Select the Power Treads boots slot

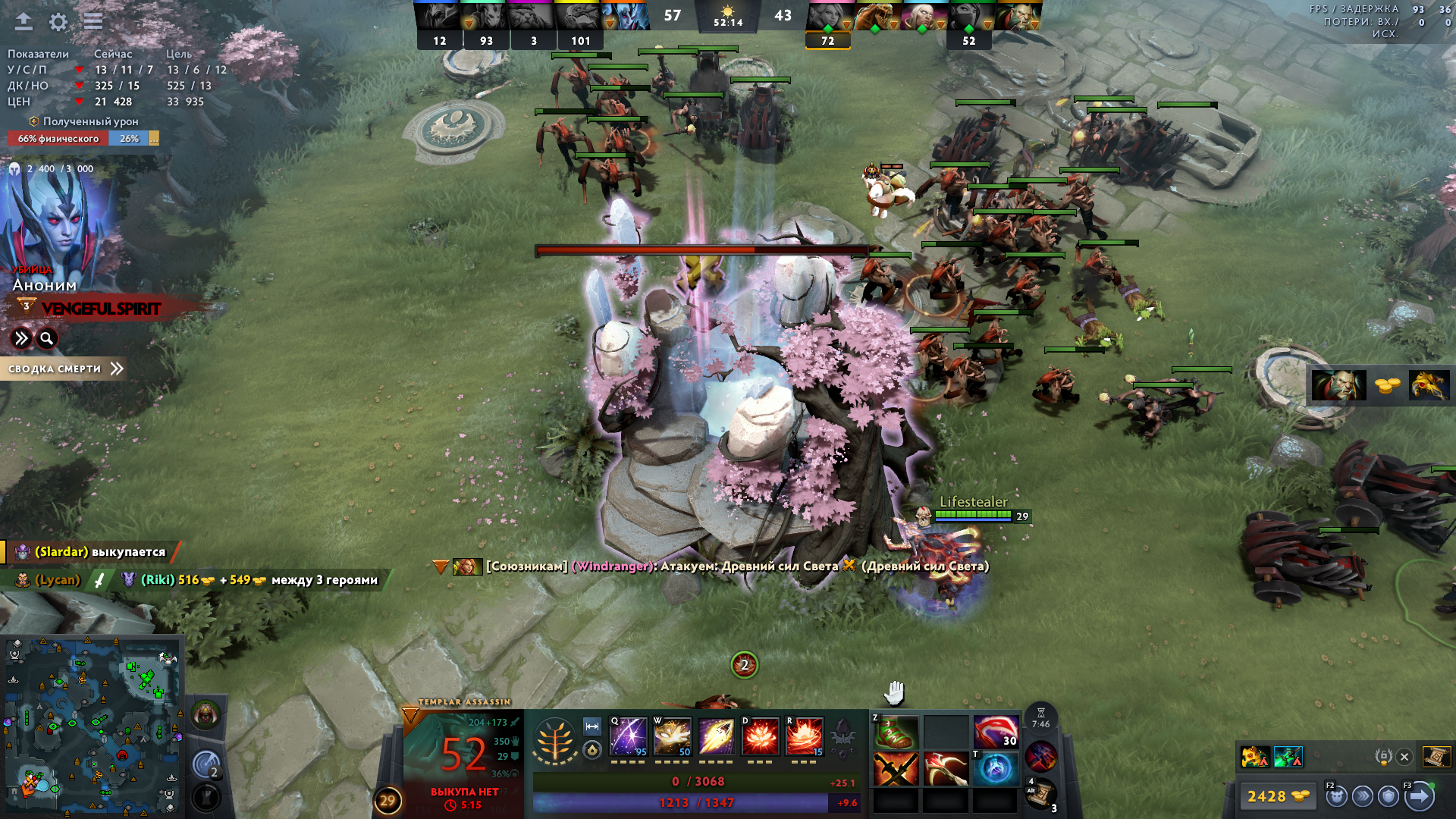tap(896, 733)
